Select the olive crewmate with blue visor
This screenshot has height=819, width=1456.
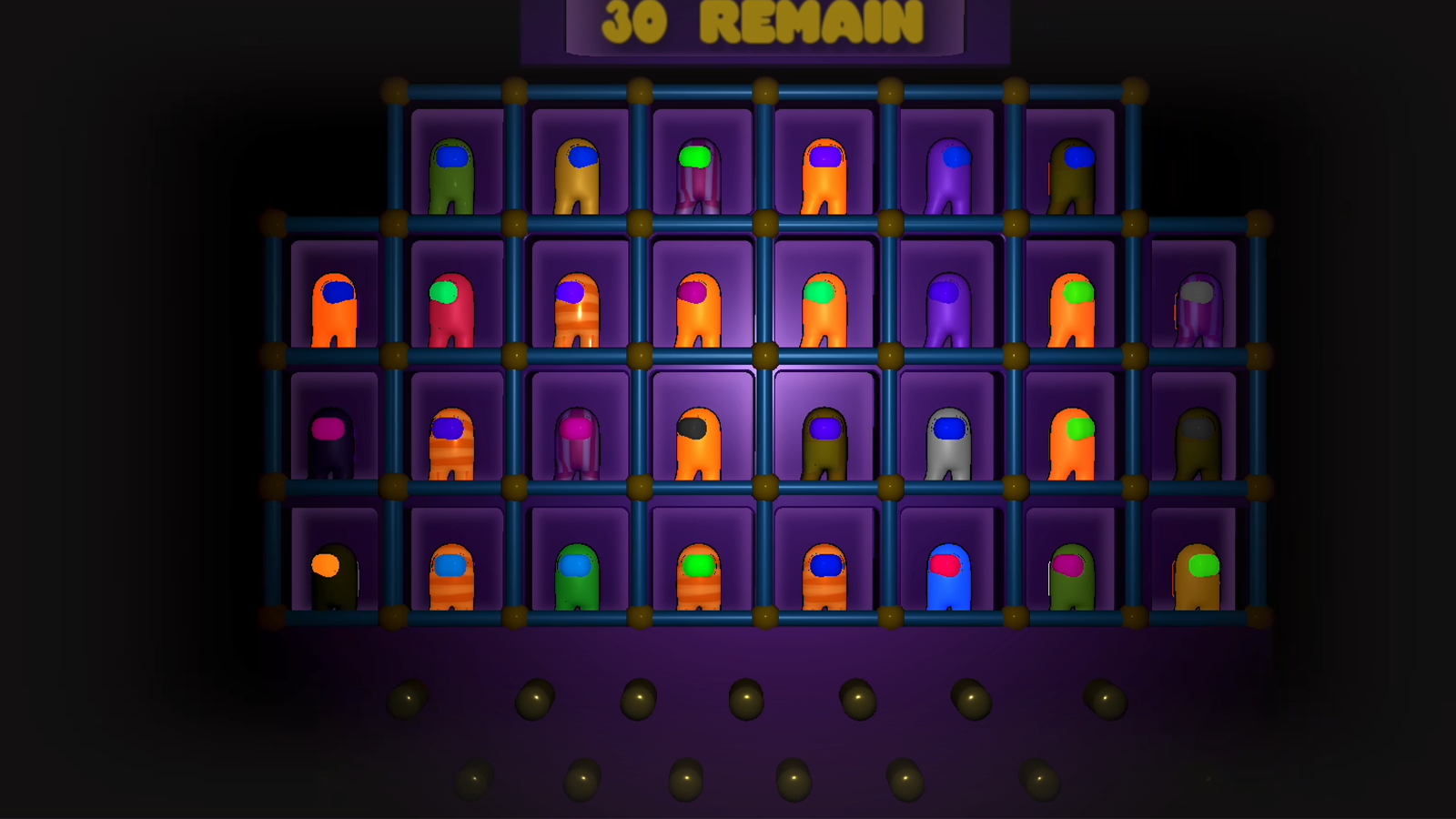(824, 441)
